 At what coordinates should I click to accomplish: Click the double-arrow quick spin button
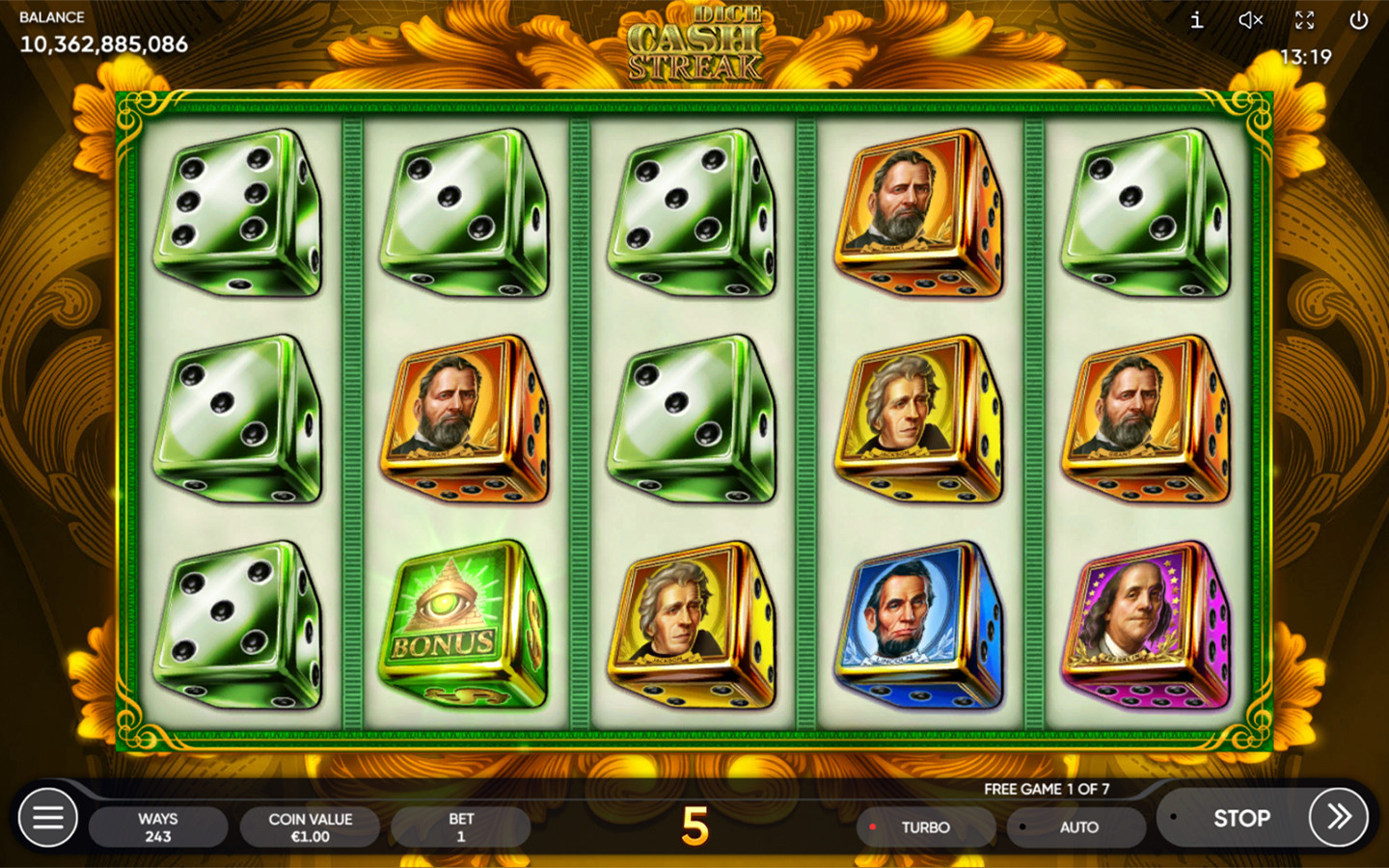1338,818
